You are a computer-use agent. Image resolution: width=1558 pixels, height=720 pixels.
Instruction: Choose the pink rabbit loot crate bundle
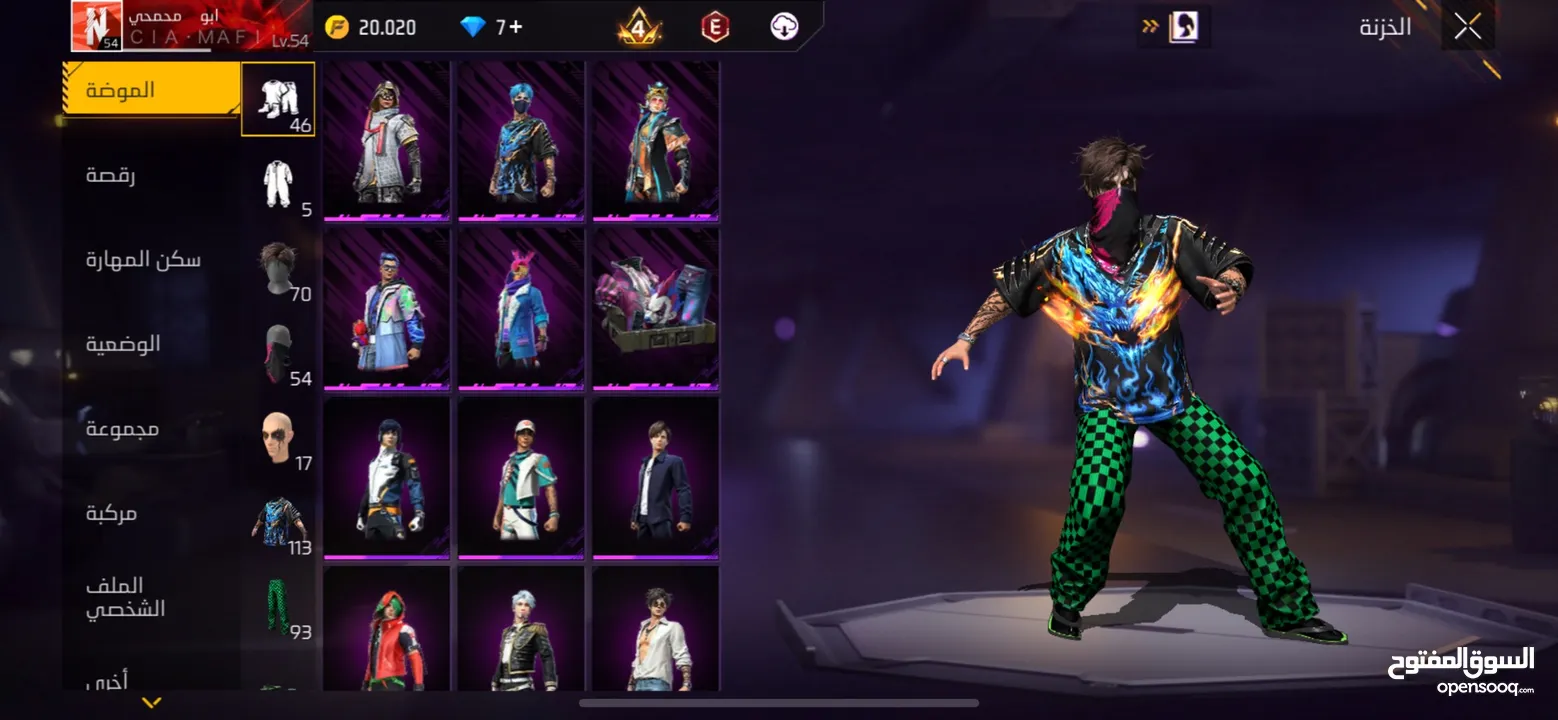tap(655, 309)
